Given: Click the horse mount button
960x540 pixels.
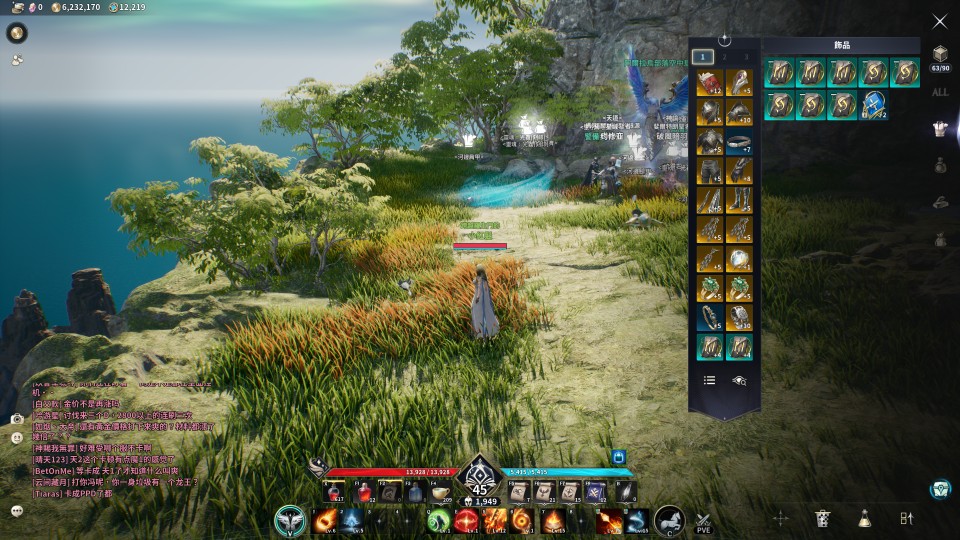Looking at the screenshot, I should click(669, 521).
